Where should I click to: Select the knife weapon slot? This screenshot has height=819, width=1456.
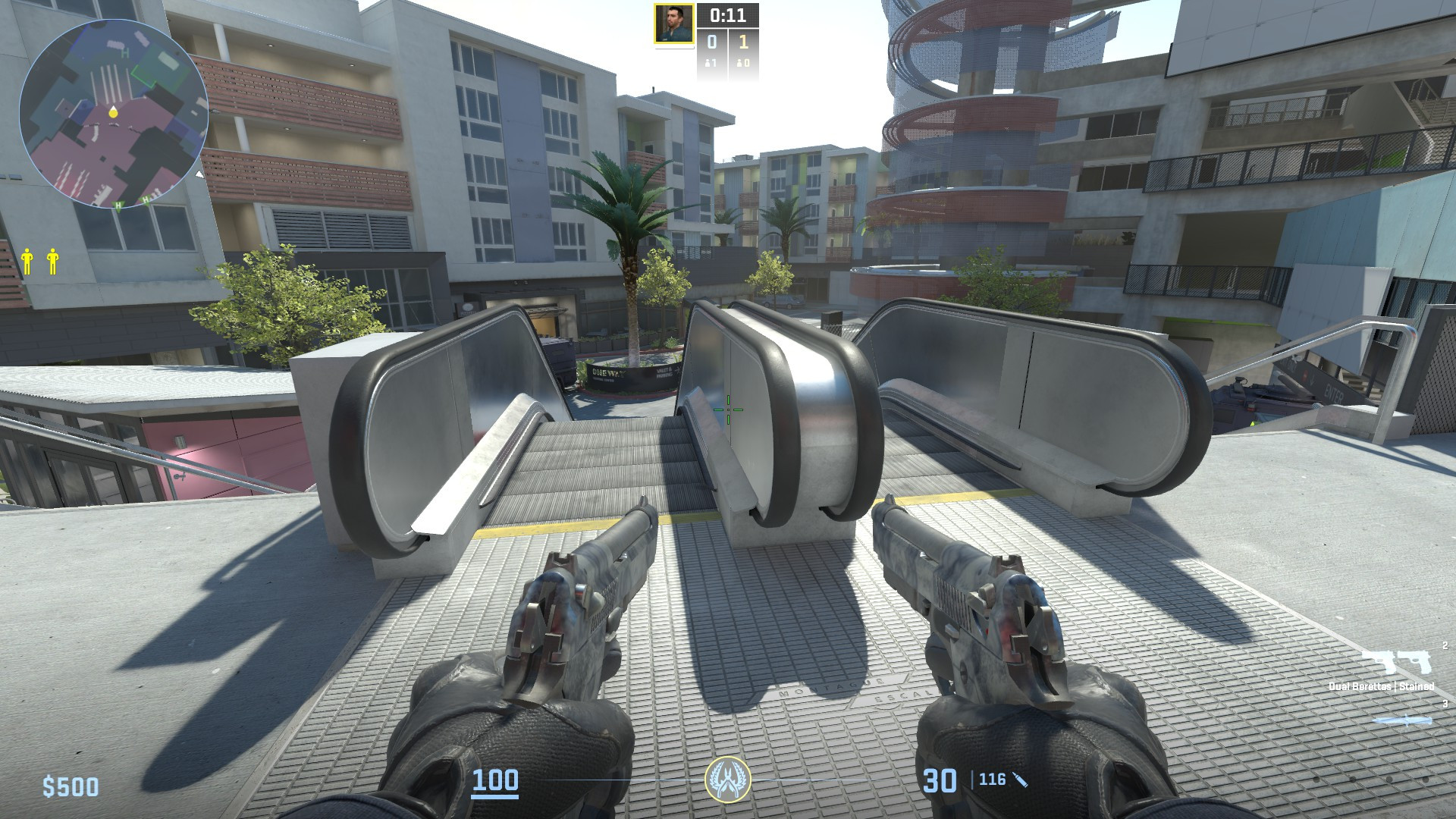(x=1401, y=719)
